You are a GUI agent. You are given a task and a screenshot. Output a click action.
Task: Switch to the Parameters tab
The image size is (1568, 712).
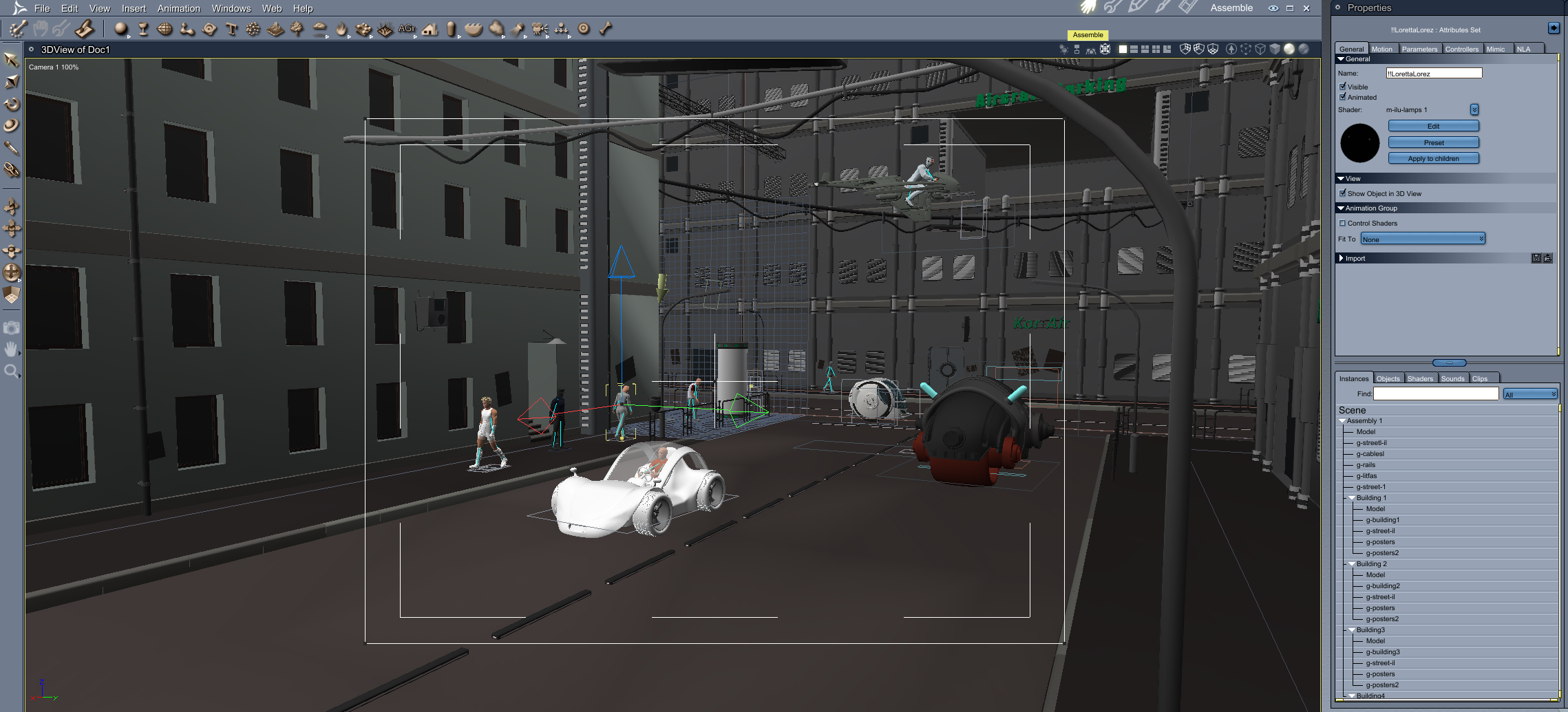1419,49
